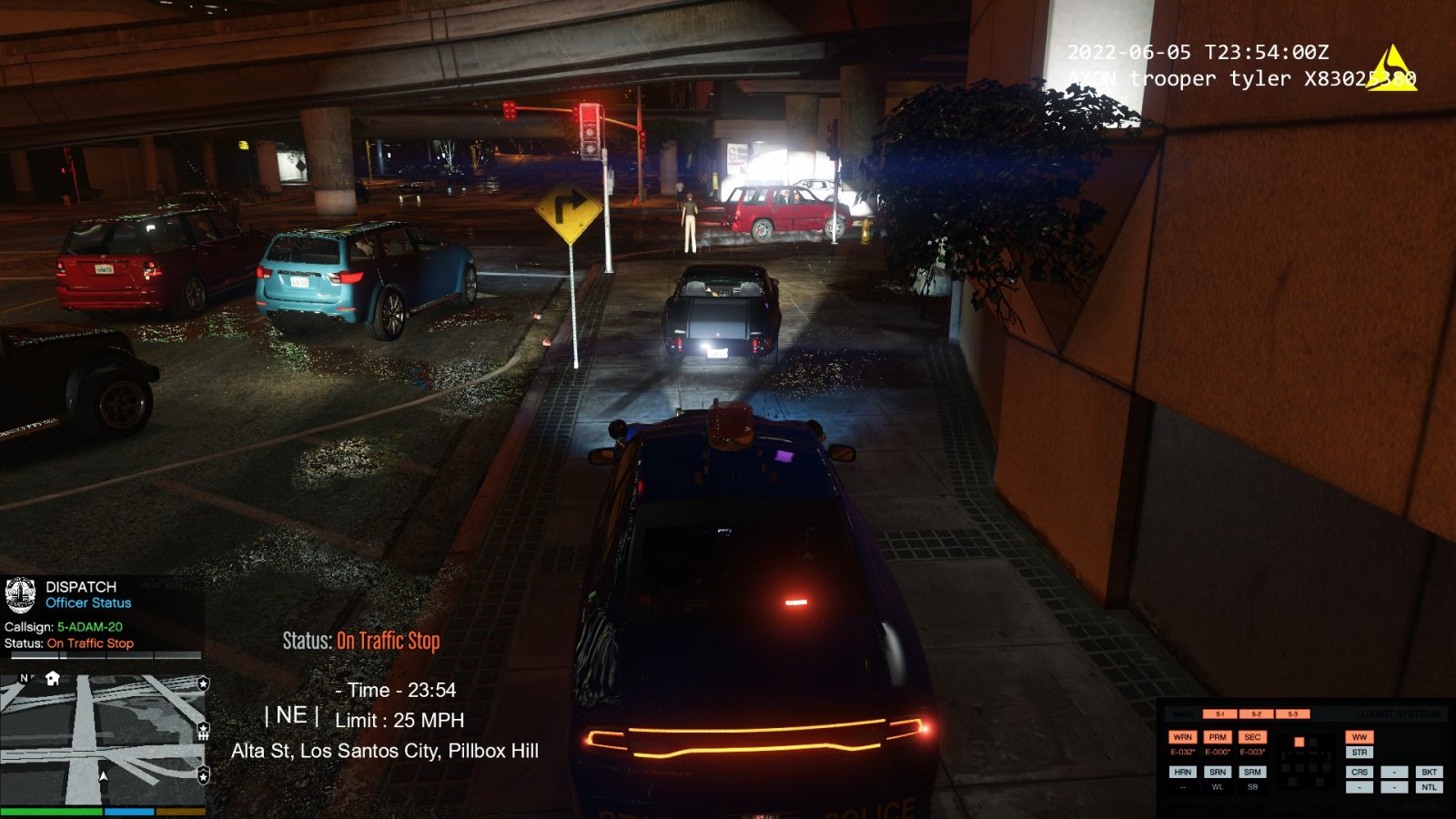Select the SRM siren mode button
1456x819 pixels.
tap(1252, 772)
